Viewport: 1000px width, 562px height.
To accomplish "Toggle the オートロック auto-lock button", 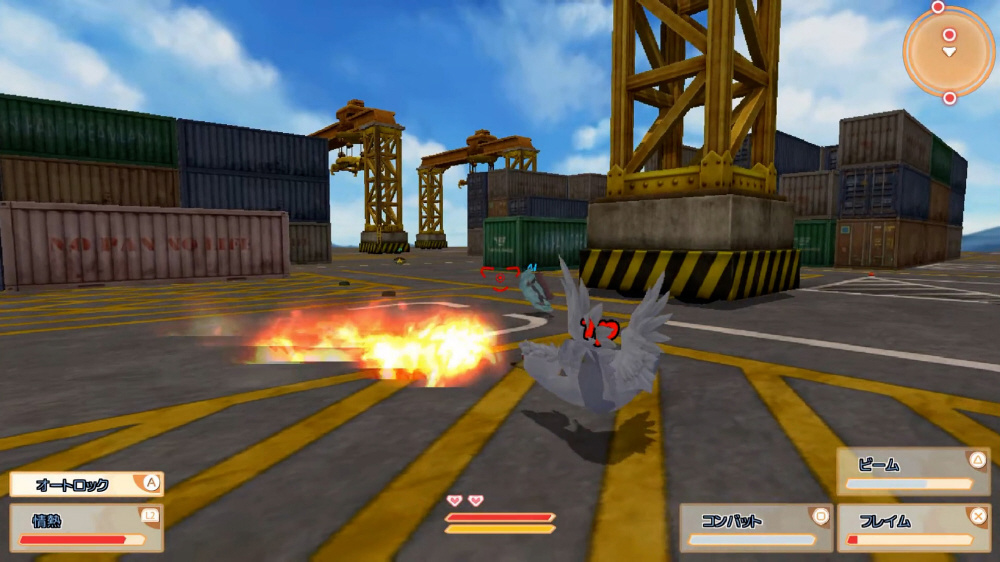I will (86, 484).
